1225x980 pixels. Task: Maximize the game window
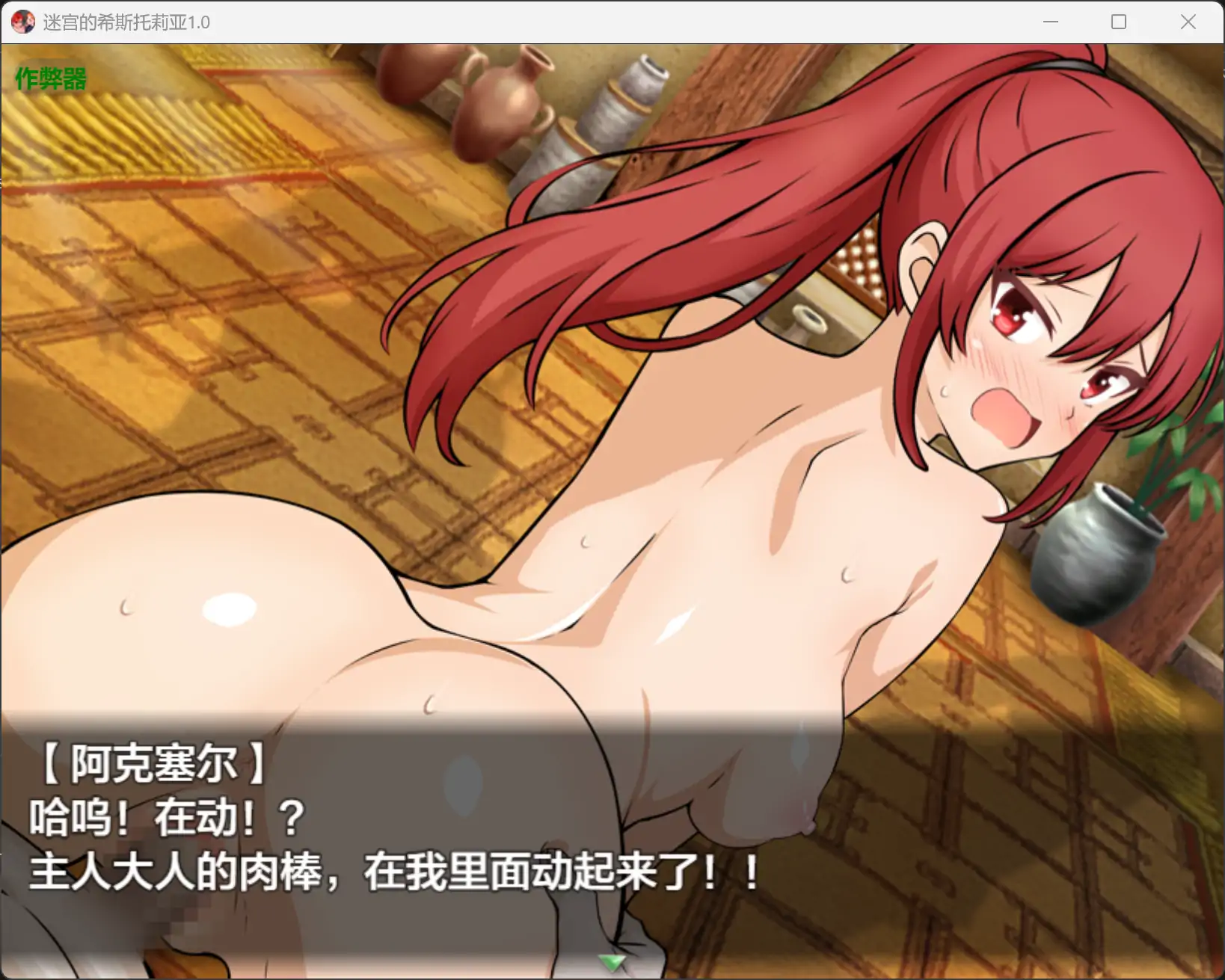(1118, 22)
